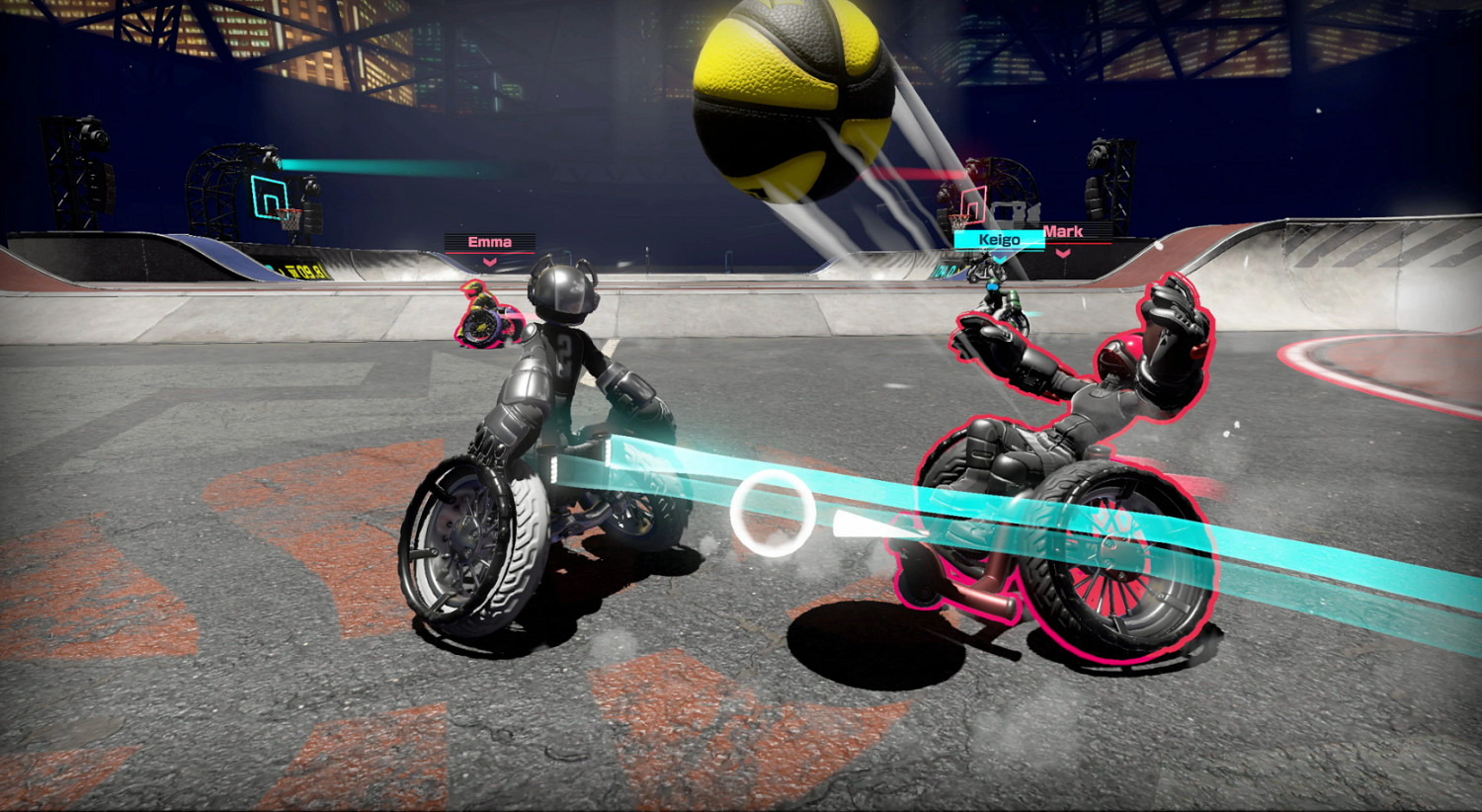Click the red underline bar beneath Emma's nameplate
The image size is (1482, 812).
coord(488,253)
